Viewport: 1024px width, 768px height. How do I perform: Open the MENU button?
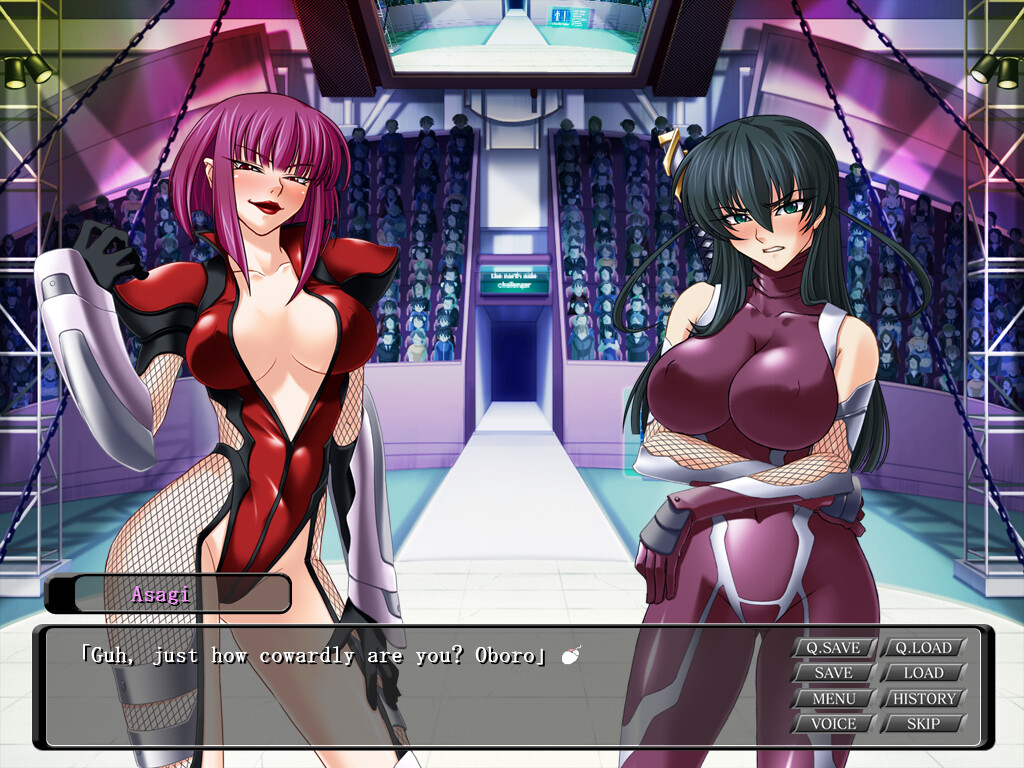pyautogui.click(x=834, y=698)
